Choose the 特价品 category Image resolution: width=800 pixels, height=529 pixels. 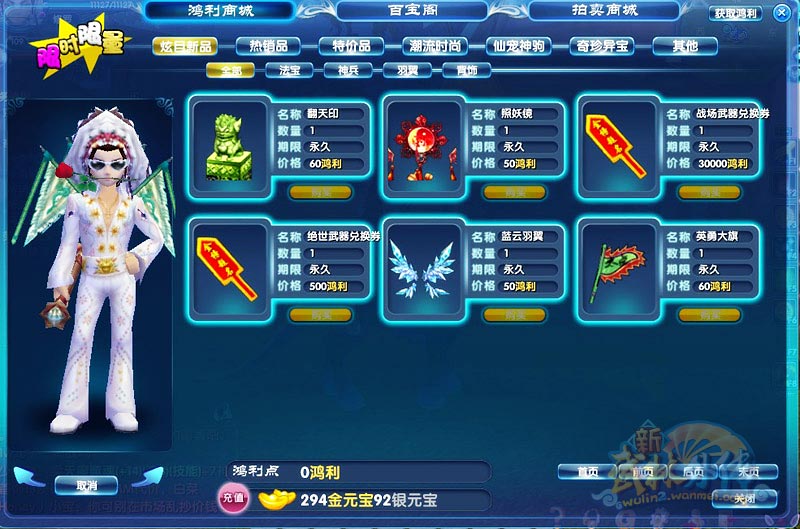point(351,46)
